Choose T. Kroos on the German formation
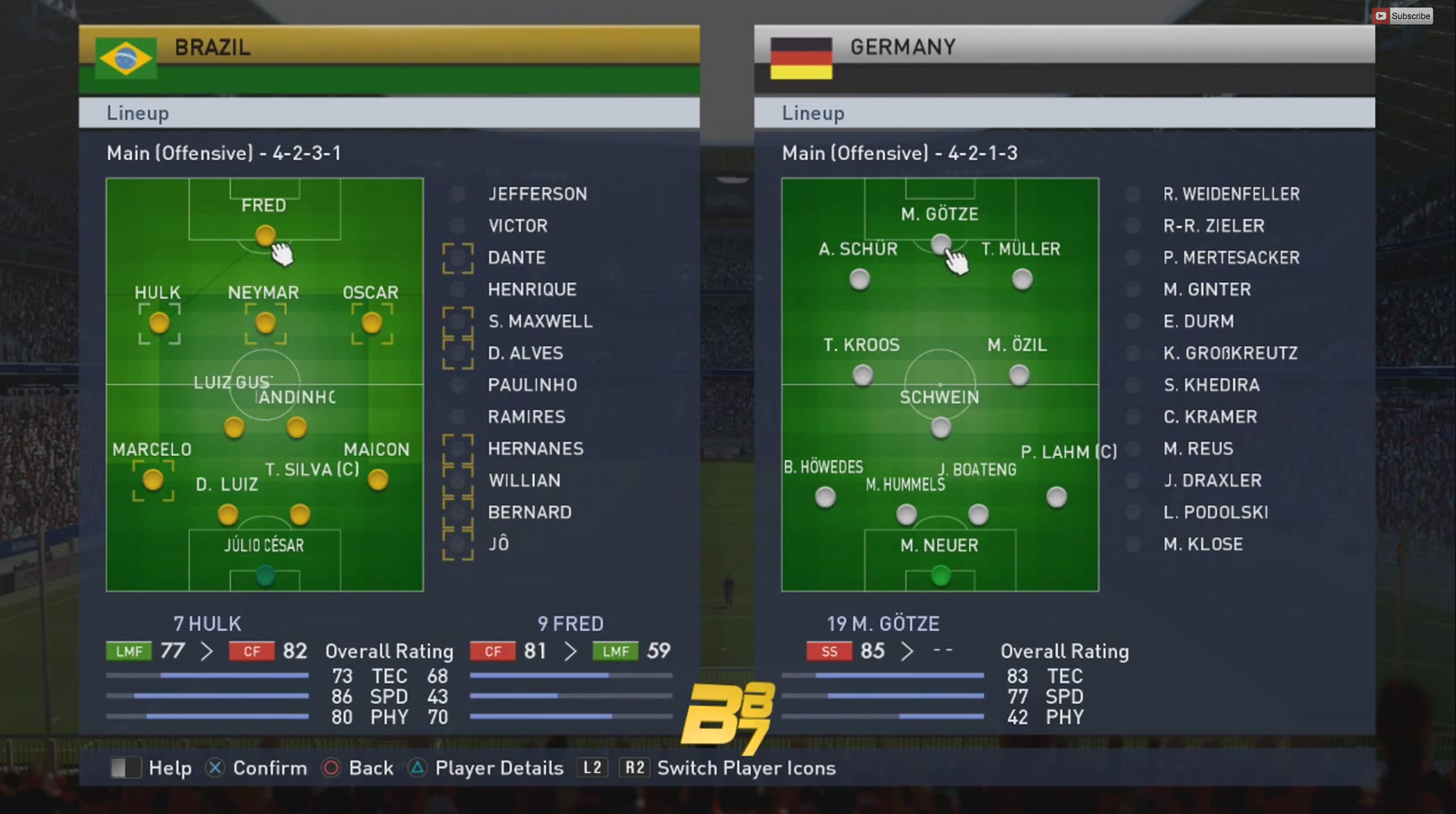The image size is (1456, 814). pyautogui.click(x=862, y=375)
